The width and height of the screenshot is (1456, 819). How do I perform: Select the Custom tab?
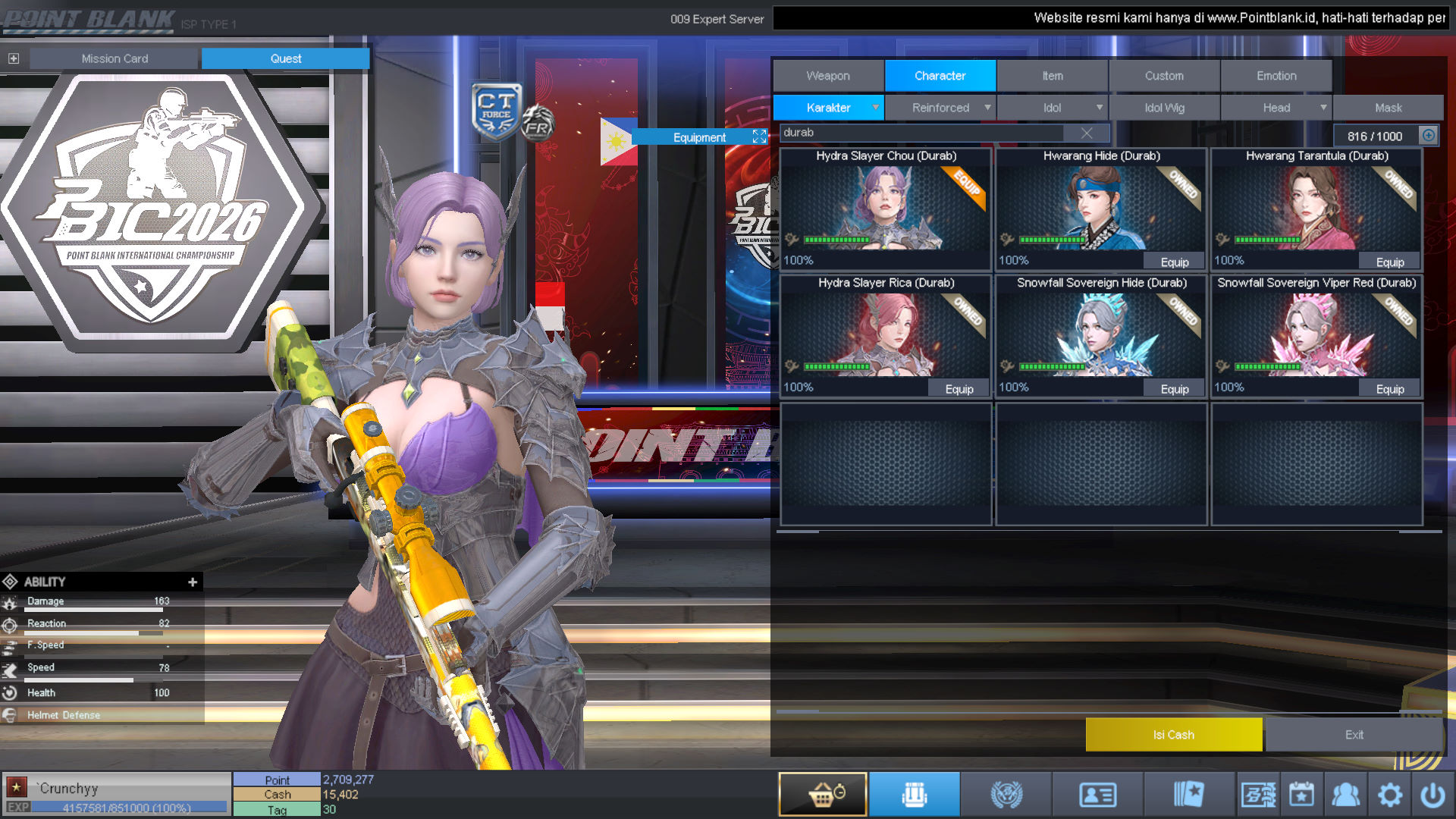click(1164, 76)
